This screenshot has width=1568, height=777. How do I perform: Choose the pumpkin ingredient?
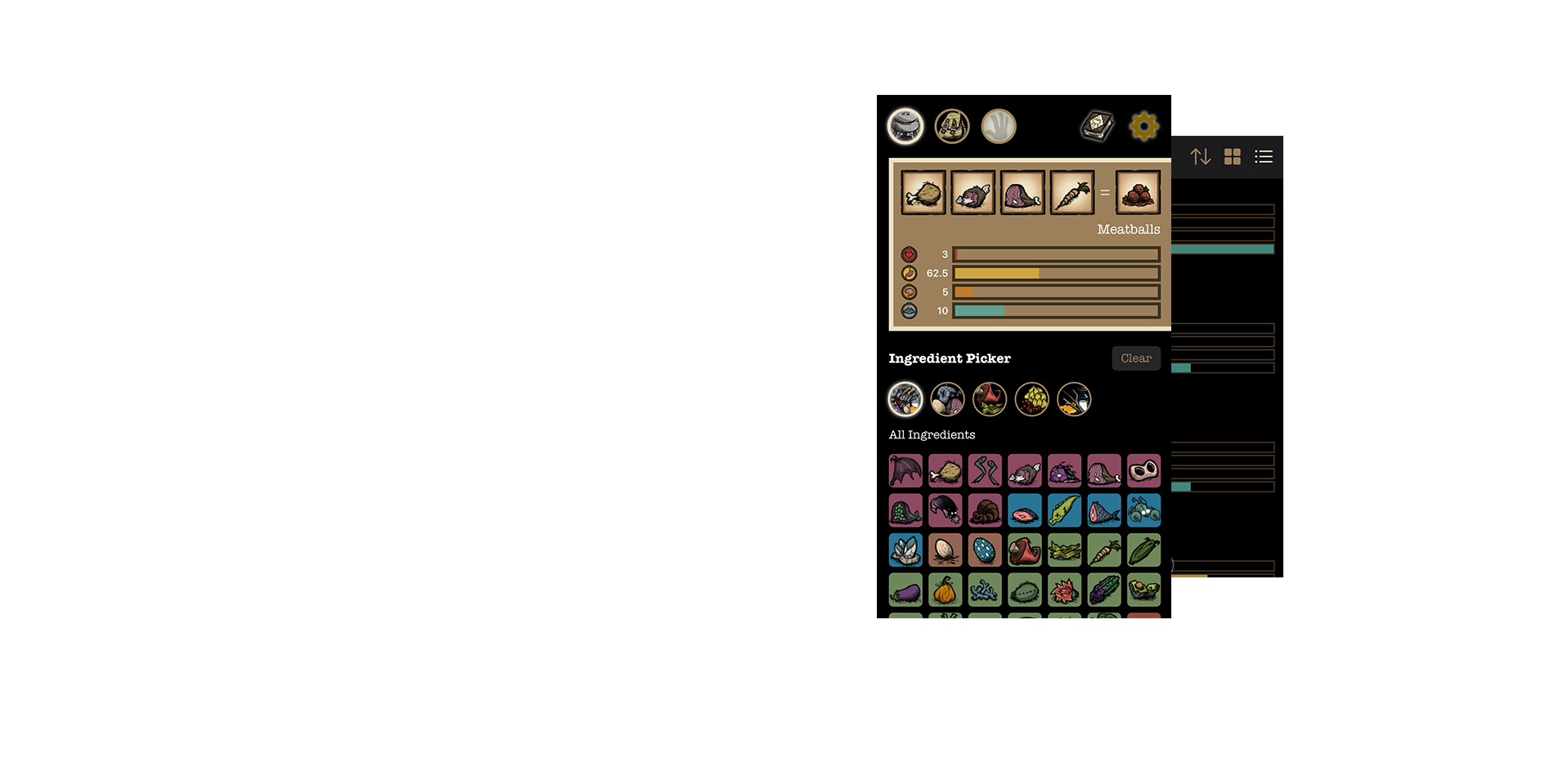point(945,590)
